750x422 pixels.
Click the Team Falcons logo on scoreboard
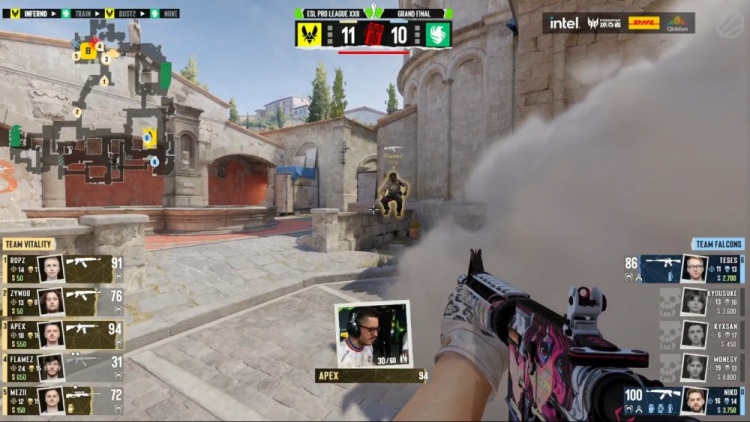pyautogui.click(x=437, y=35)
